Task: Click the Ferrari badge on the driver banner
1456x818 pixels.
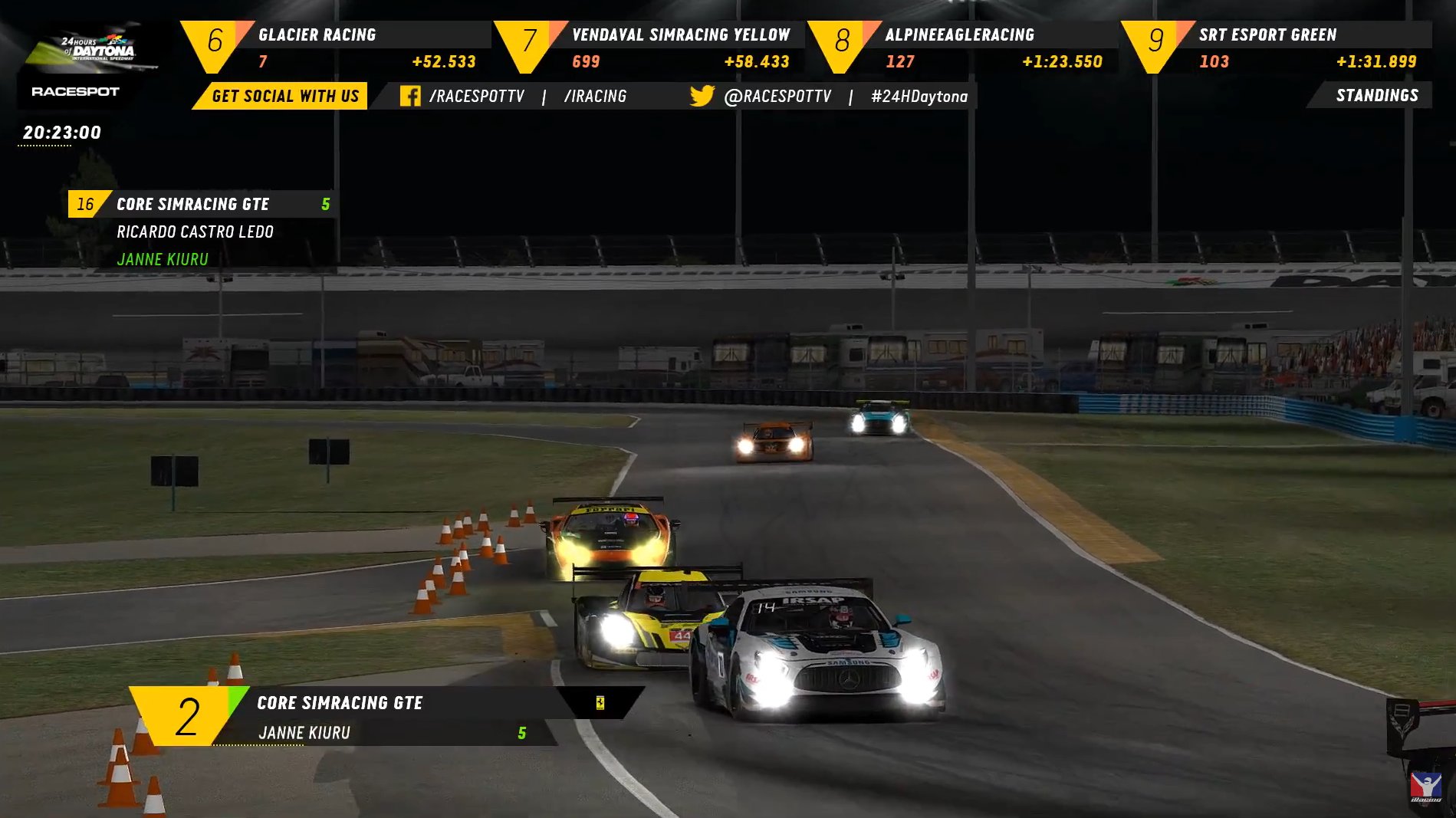Action: pos(600,702)
